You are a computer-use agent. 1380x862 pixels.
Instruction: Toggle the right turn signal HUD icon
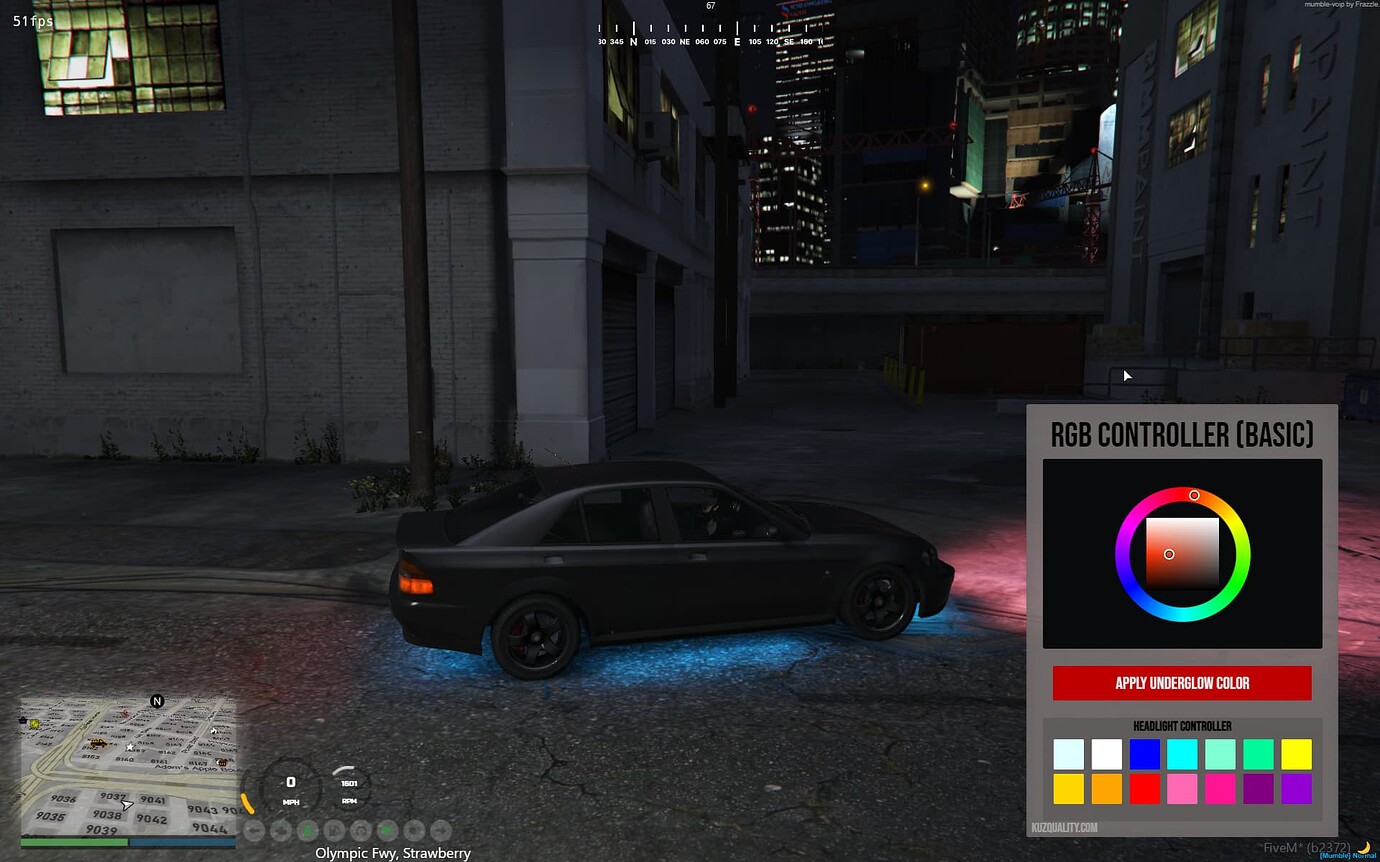tap(441, 830)
